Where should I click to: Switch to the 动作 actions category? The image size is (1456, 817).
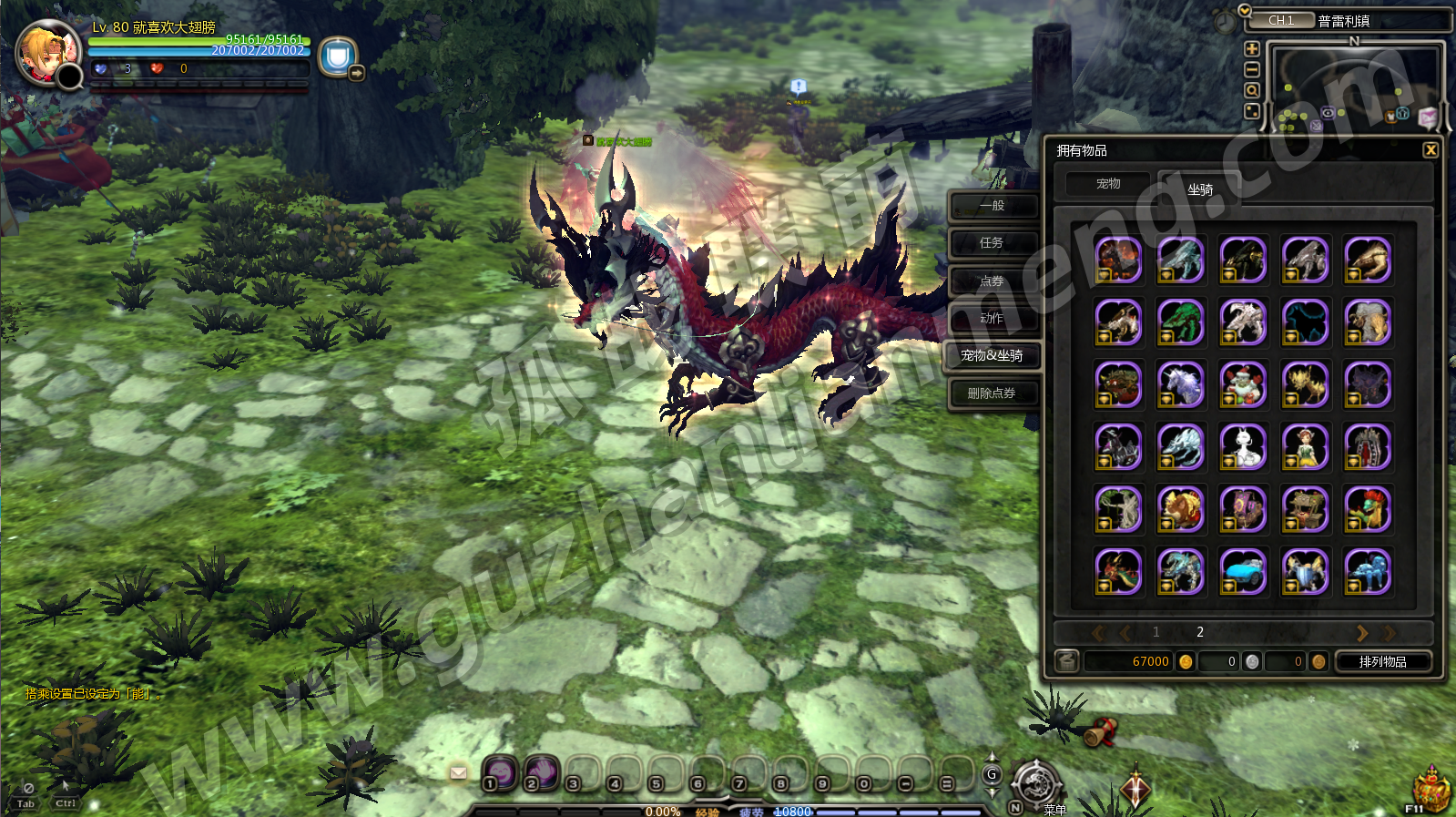992,319
